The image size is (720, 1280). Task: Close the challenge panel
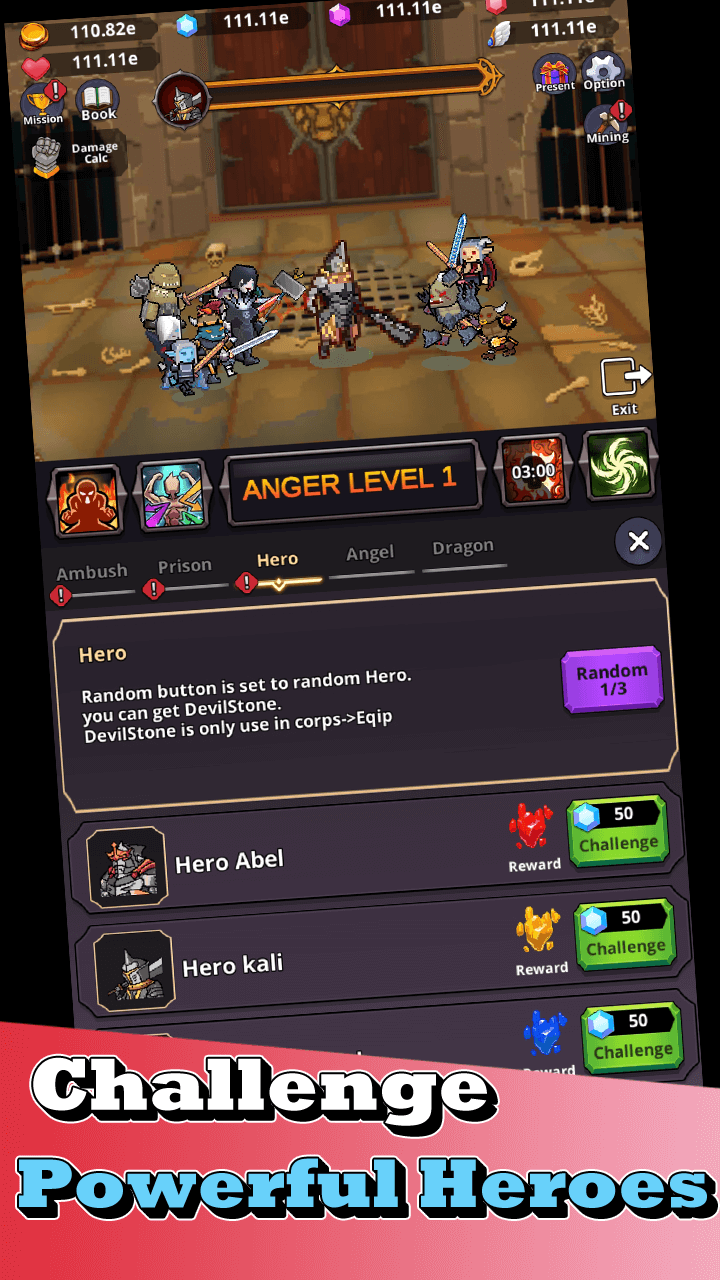[638, 541]
